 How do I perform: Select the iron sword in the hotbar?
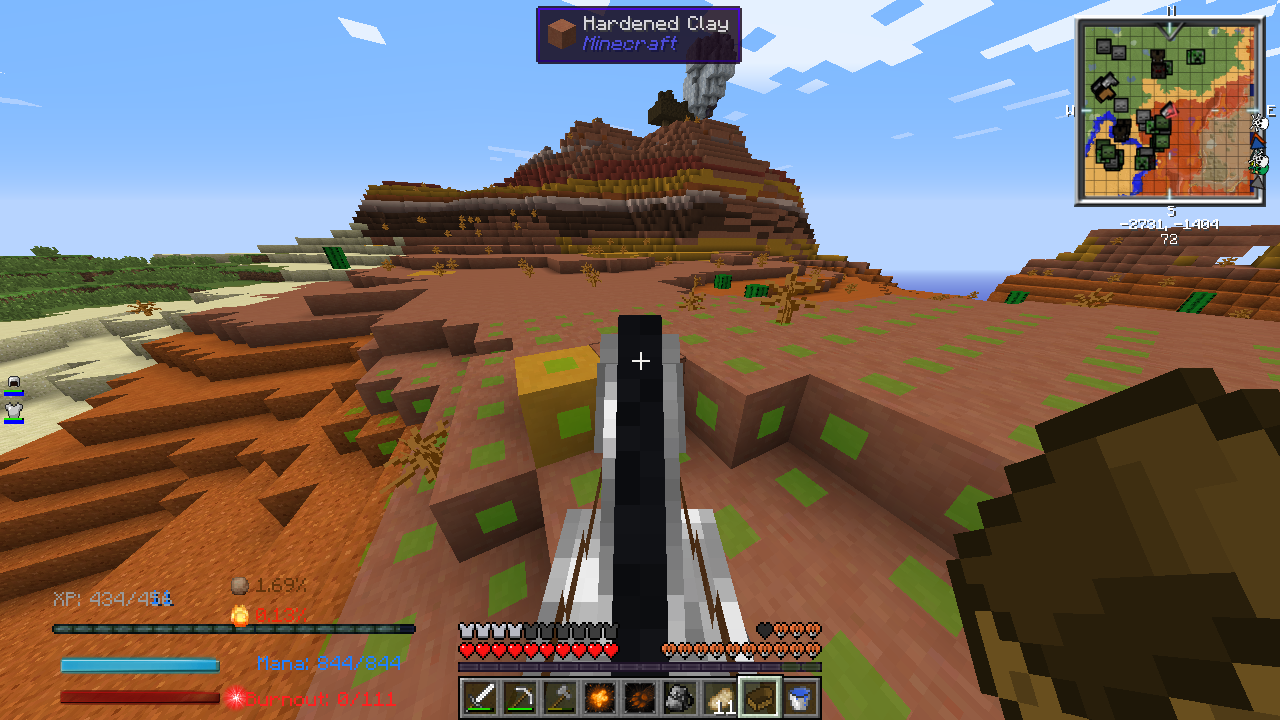pos(480,698)
